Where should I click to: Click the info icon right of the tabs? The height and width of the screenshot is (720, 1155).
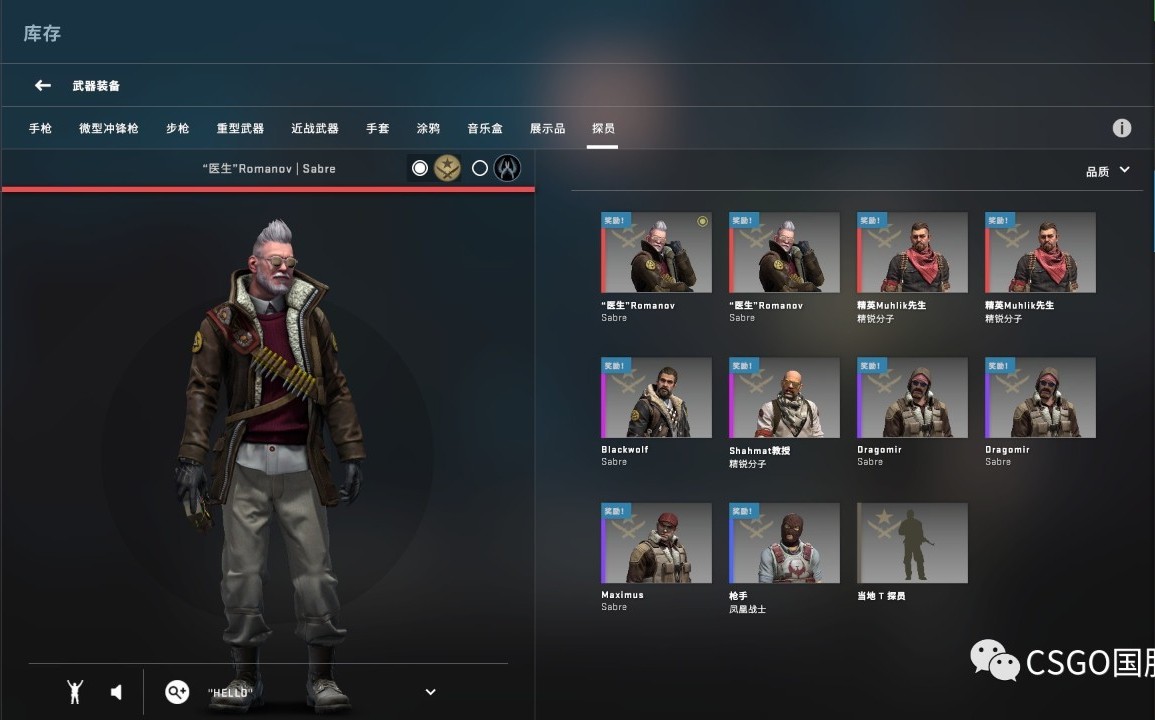click(x=1122, y=128)
